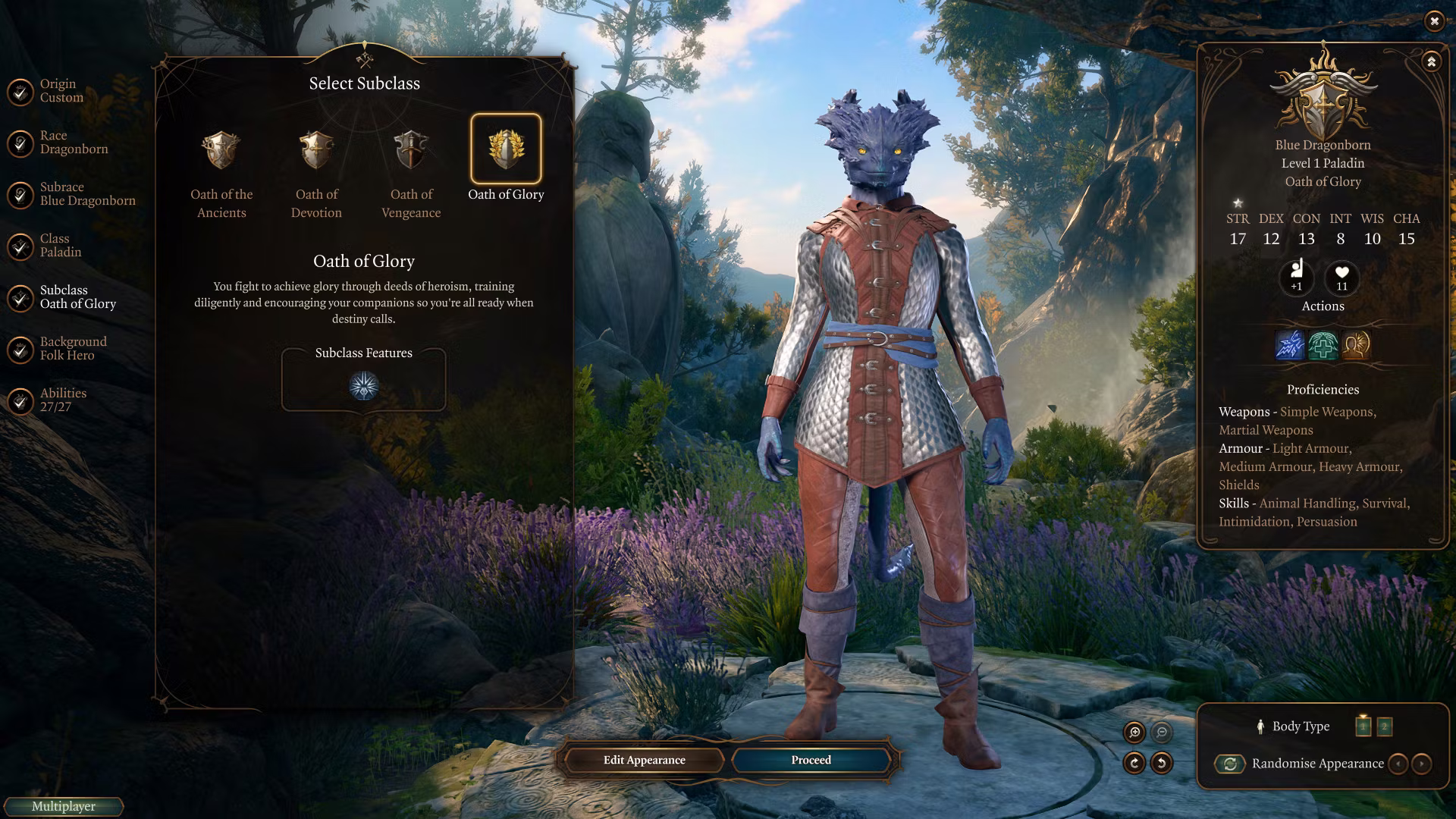The height and width of the screenshot is (819, 1456).
Task: Collapse the character summary panel
Action: pyautogui.click(x=1431, y=62)
